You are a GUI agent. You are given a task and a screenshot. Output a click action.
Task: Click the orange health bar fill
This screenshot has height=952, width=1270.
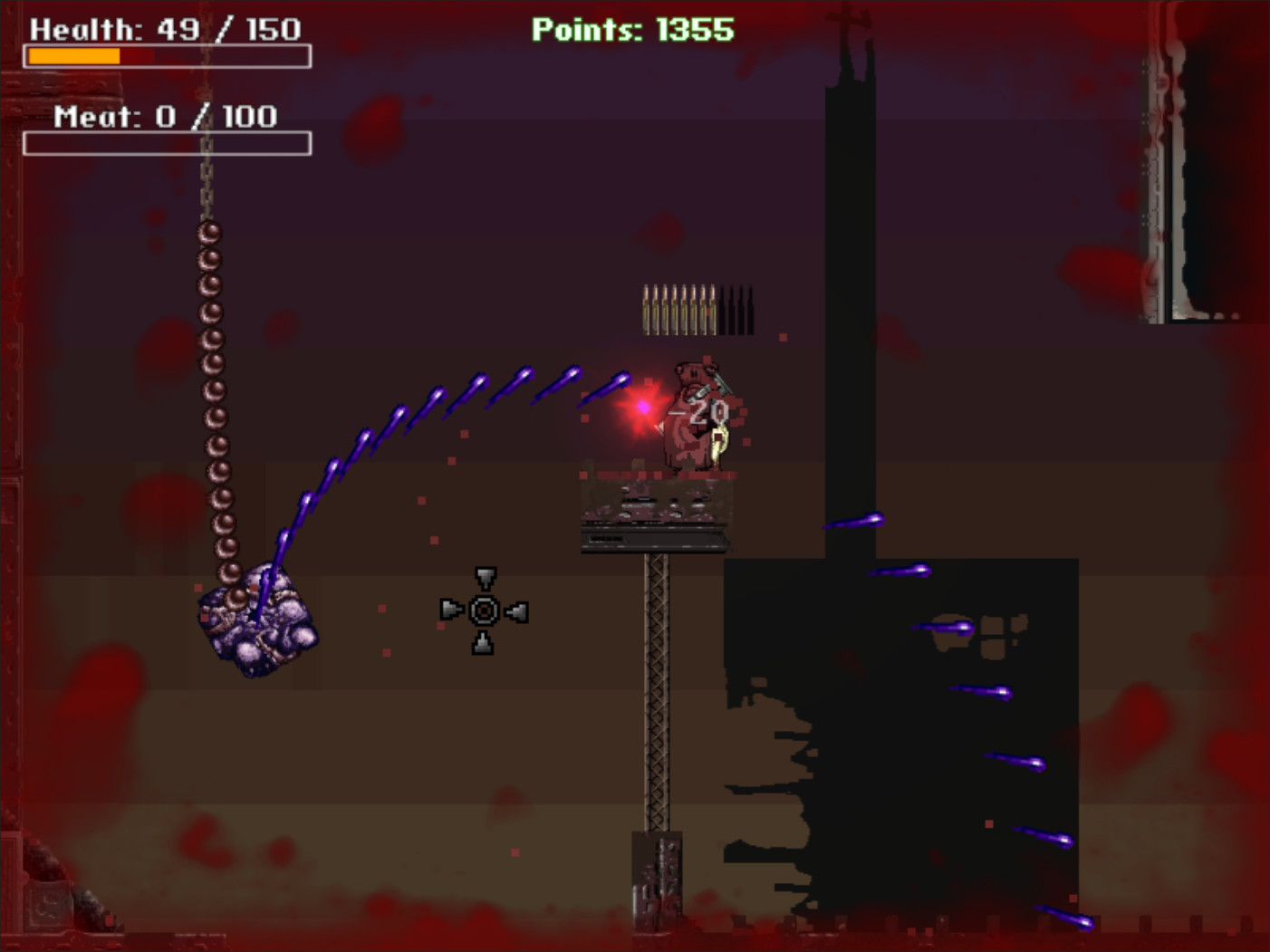(x=72, y=56)
